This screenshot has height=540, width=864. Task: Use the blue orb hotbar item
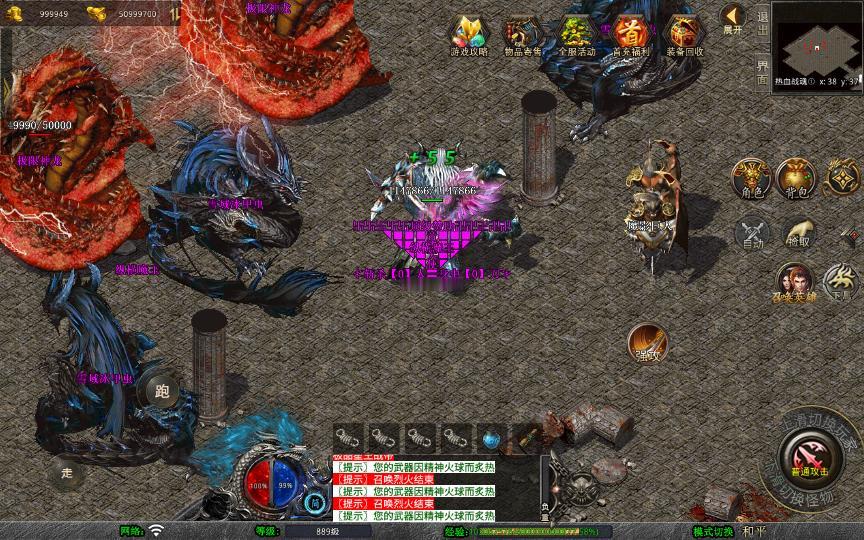[x=490, y=438]
